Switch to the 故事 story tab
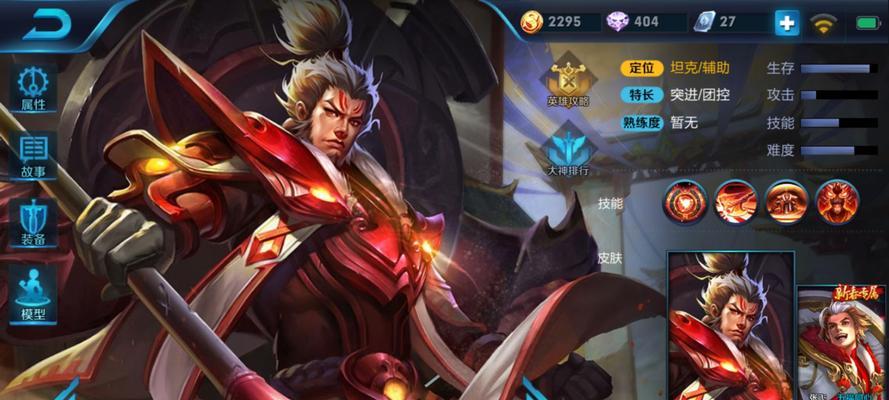The height and width of the screenshot is (400, 889). coord(33,155)
